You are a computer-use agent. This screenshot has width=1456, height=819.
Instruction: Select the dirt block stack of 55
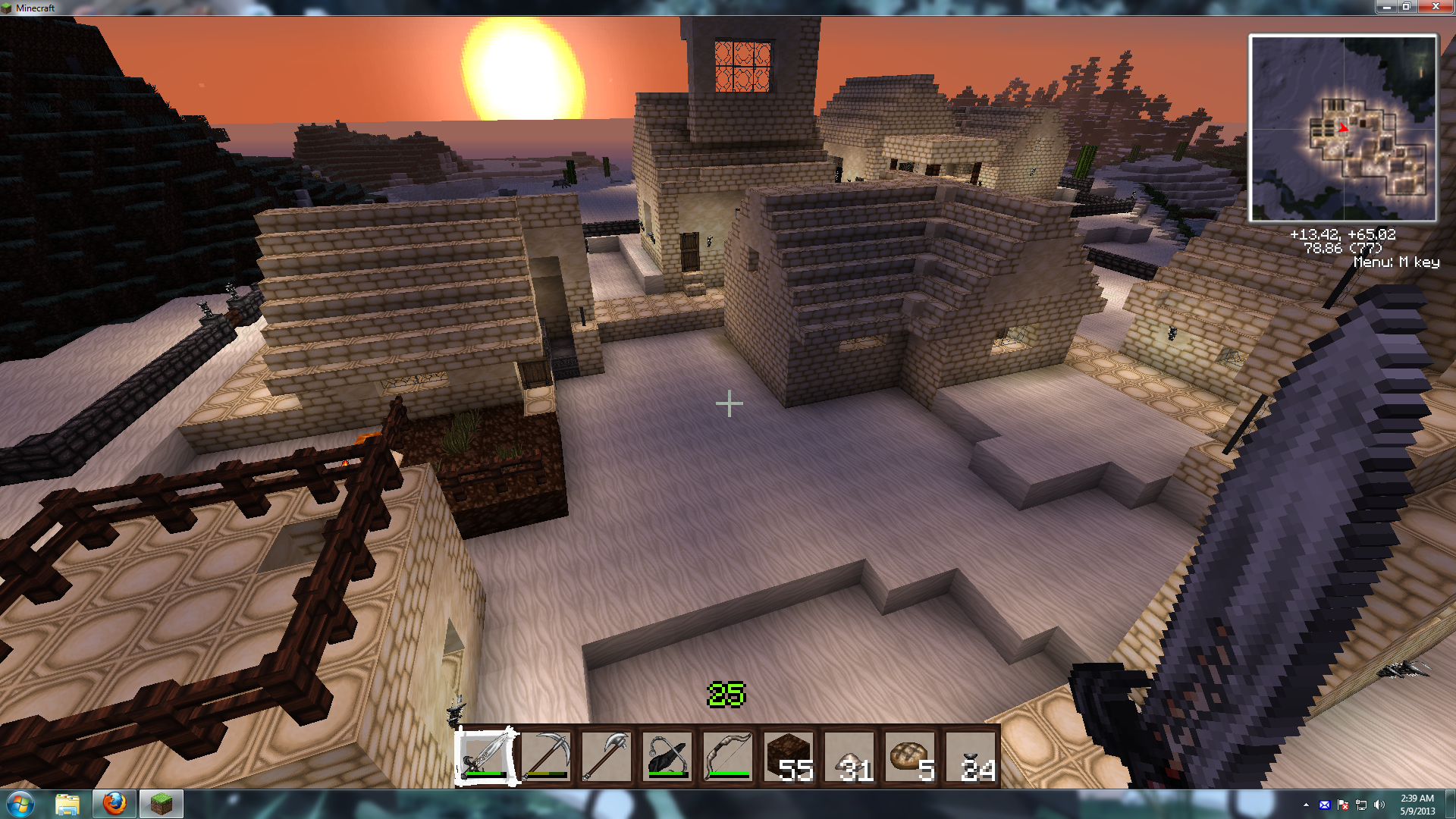789,756
